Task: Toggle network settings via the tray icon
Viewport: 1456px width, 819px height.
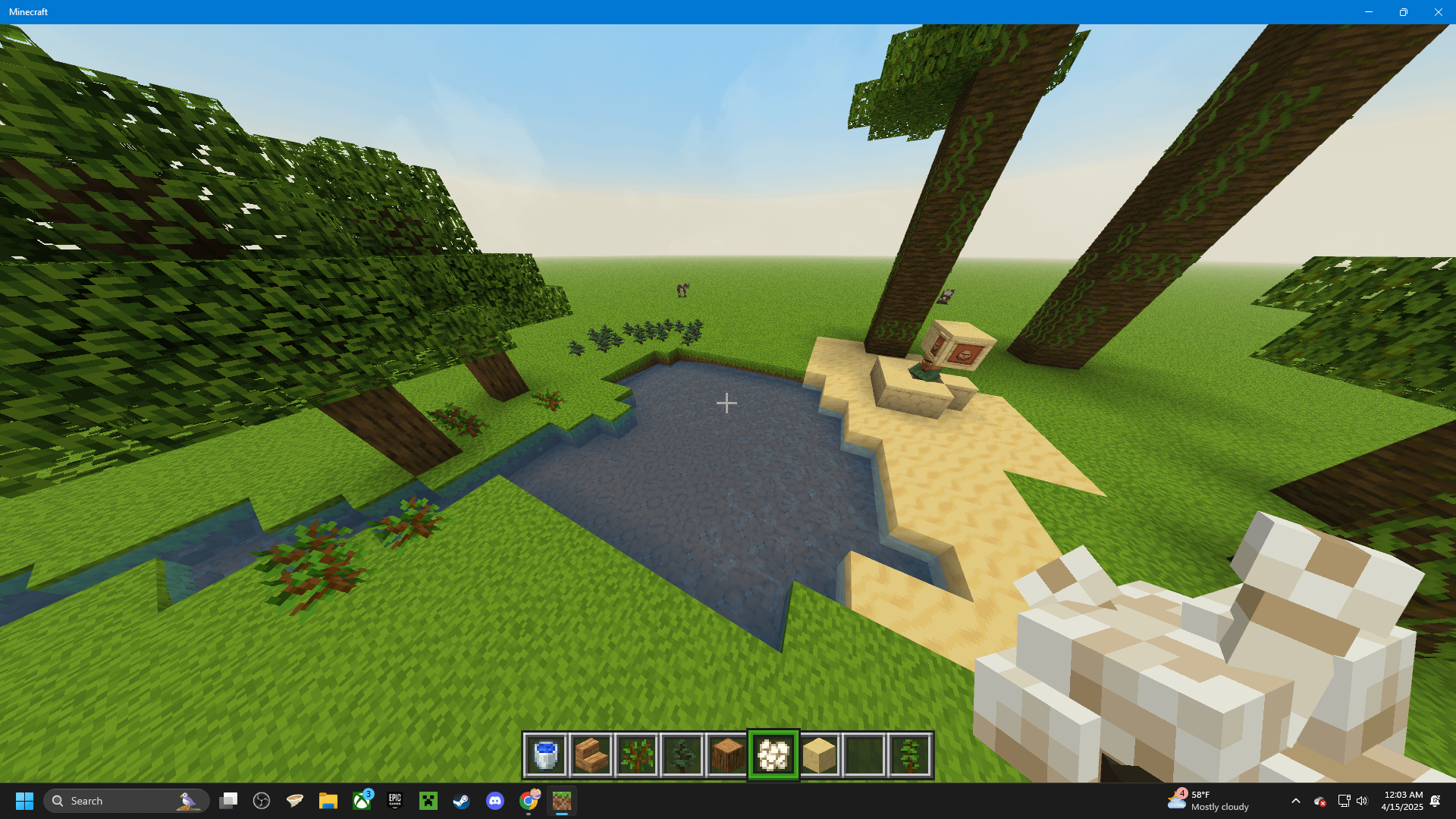Action: click(1344, 801)
